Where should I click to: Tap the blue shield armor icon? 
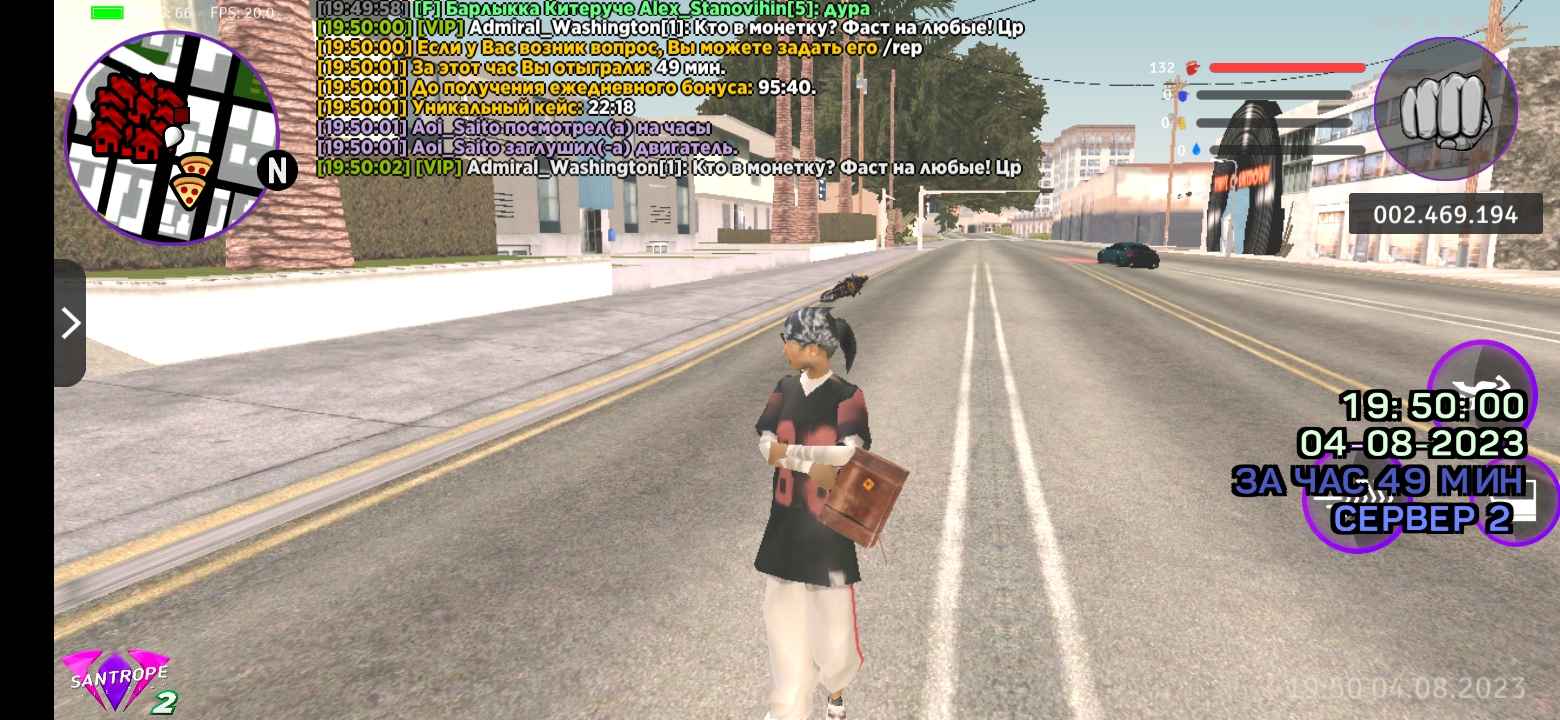click(1183, 95)
